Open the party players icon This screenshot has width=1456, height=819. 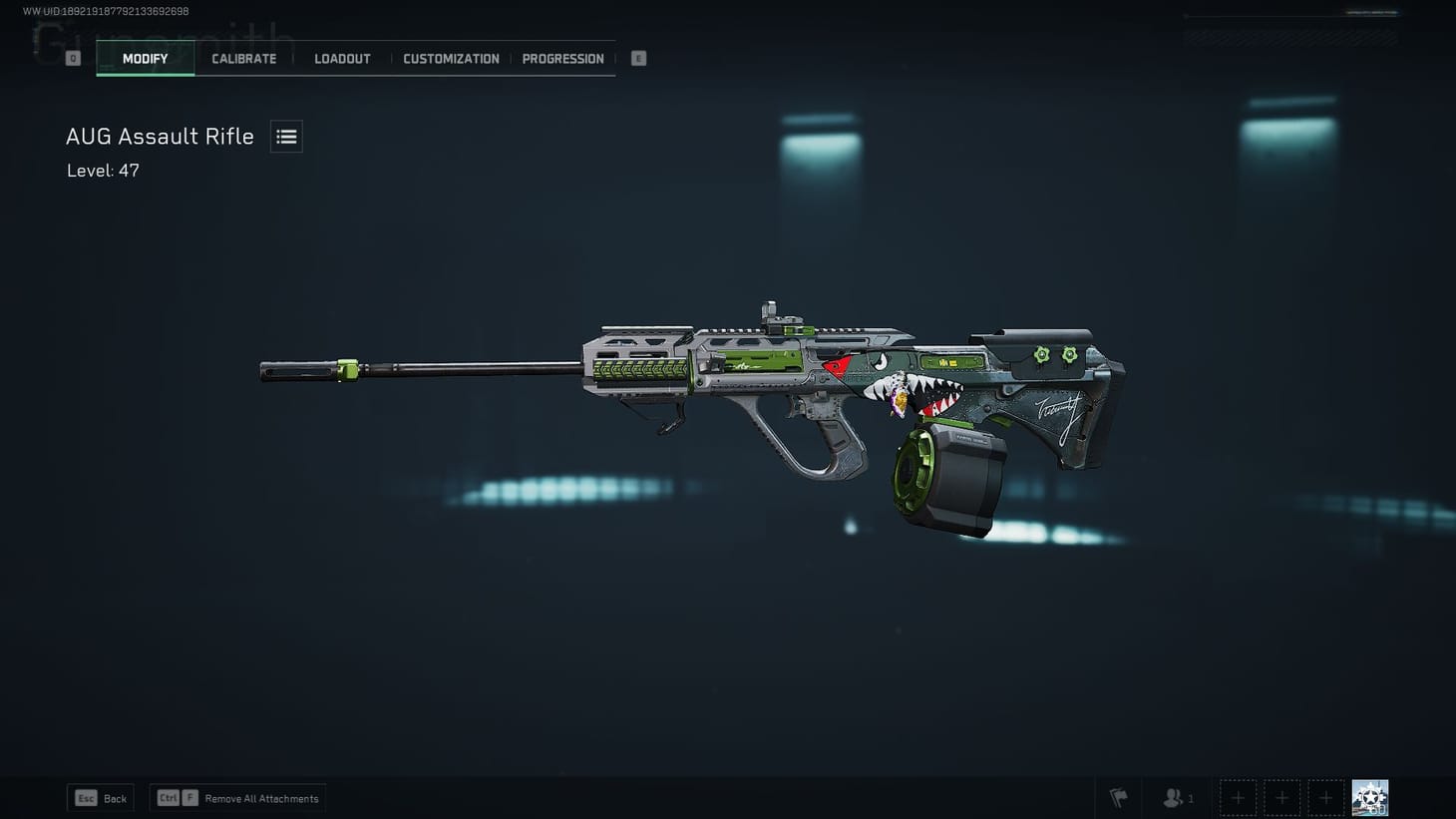tap(1173, 797)
